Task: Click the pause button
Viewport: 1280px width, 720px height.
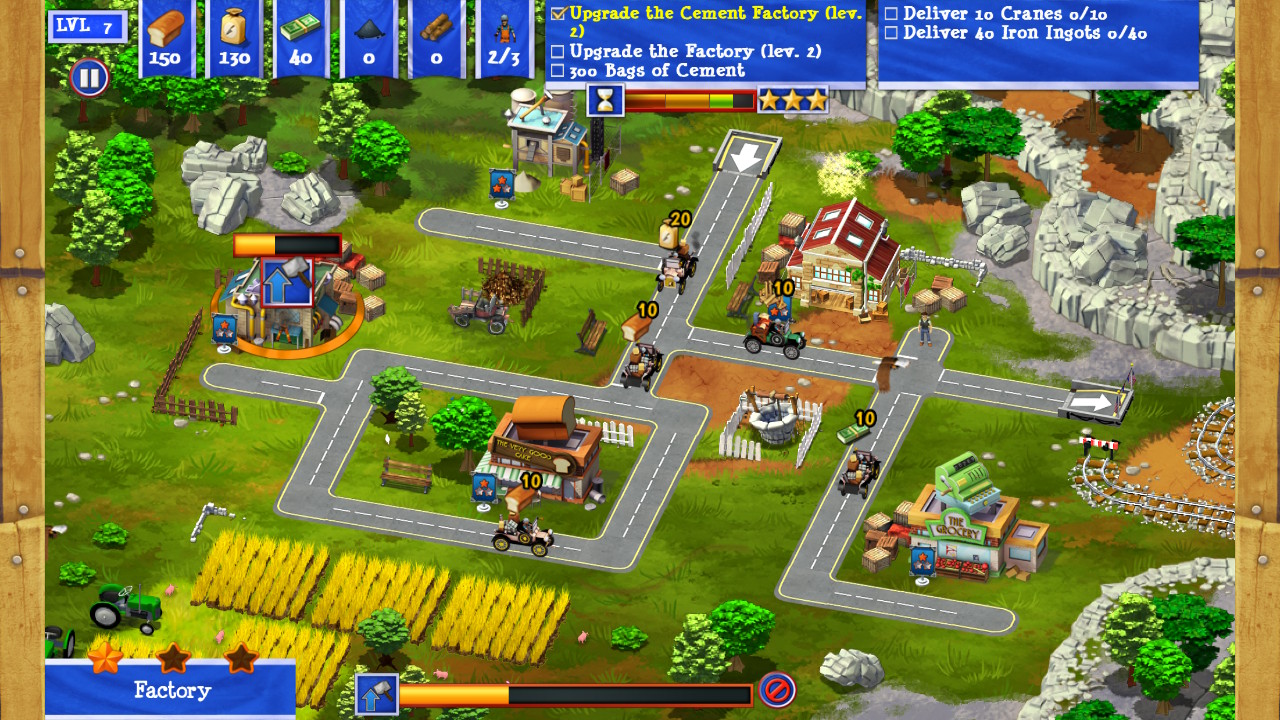Action: point(88,79)
